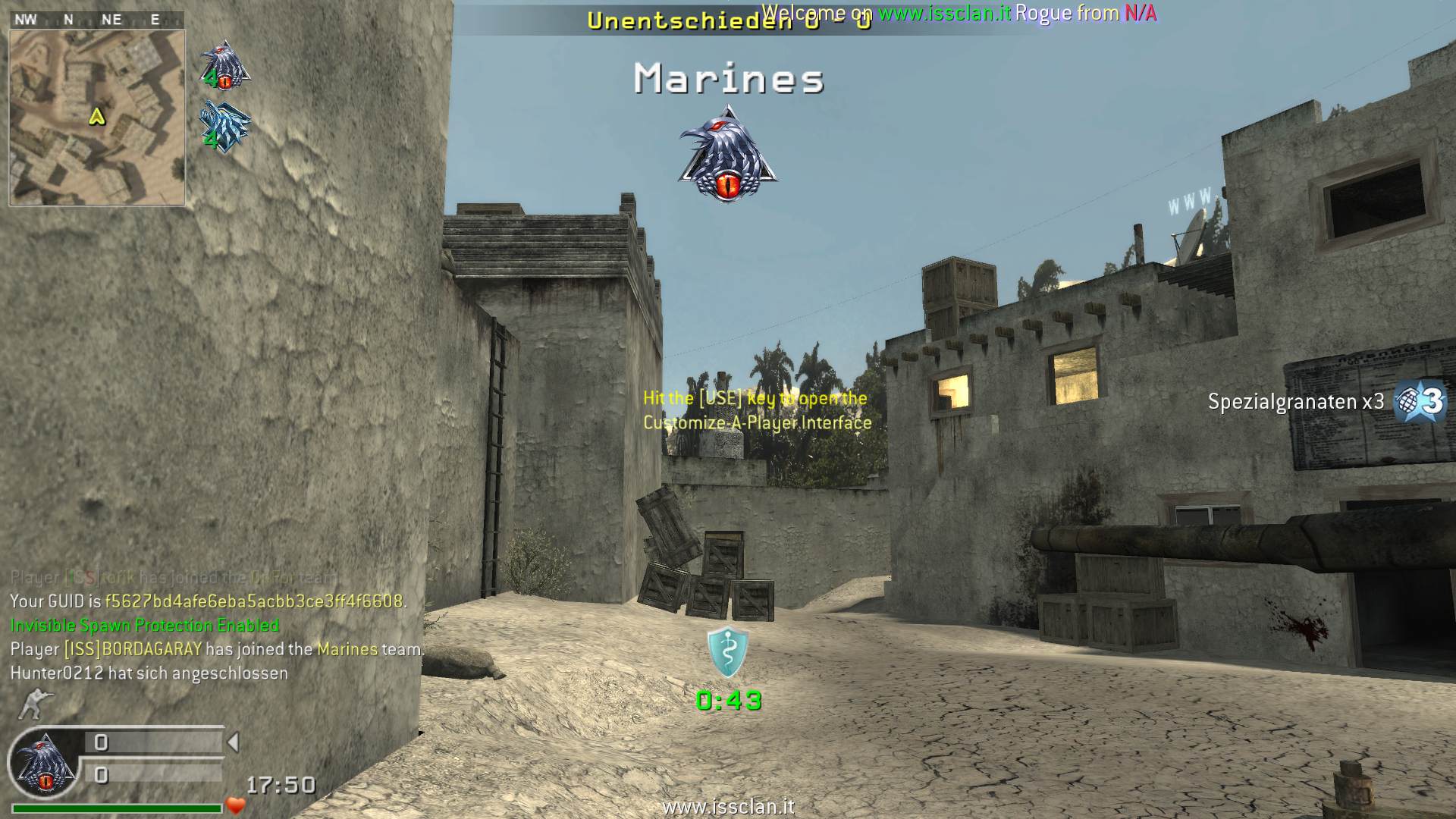Select the red-eyed eagle team score icon
1456x819 pixels.
224,65
